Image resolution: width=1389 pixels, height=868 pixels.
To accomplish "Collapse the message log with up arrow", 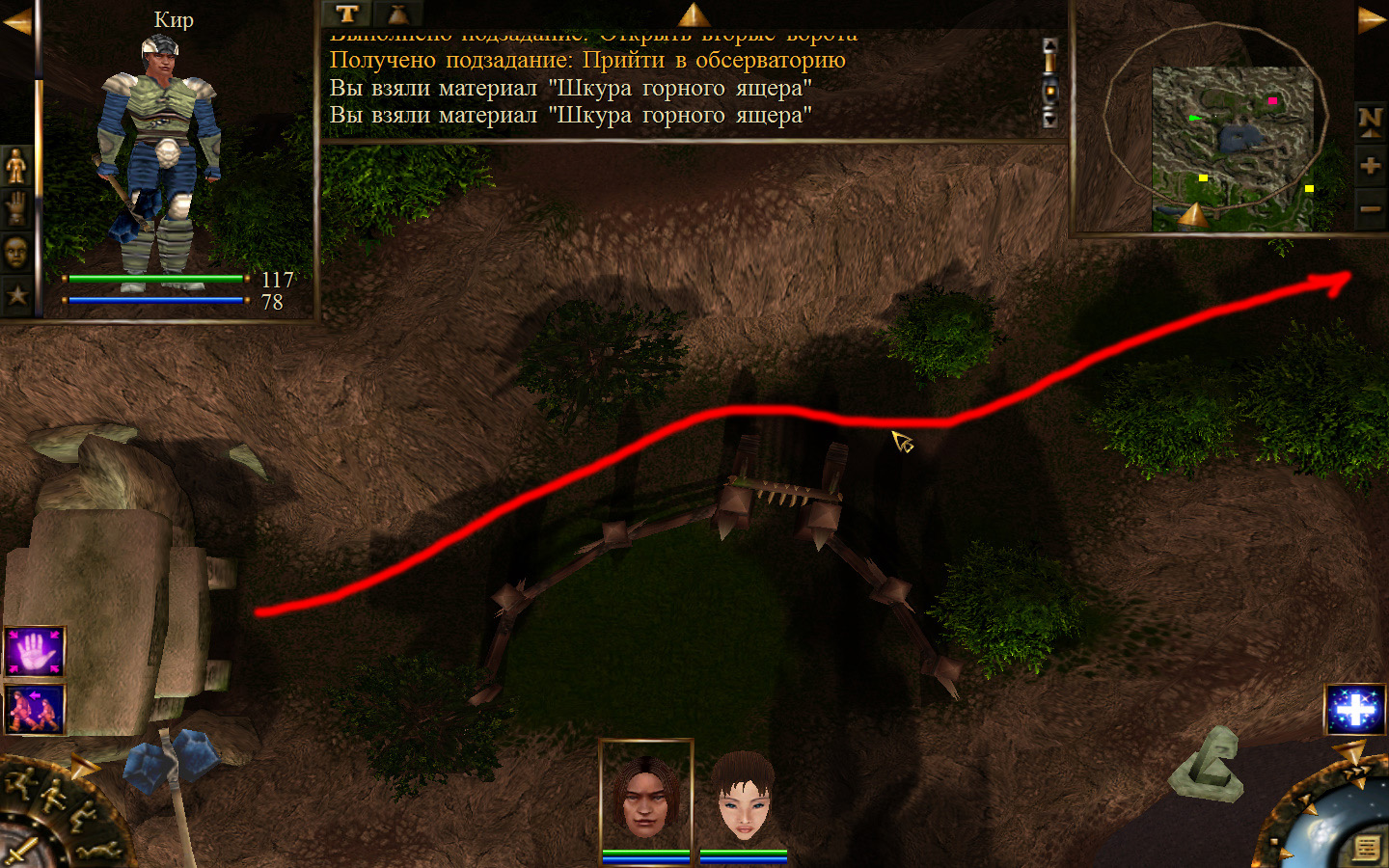I will (693, 14).
